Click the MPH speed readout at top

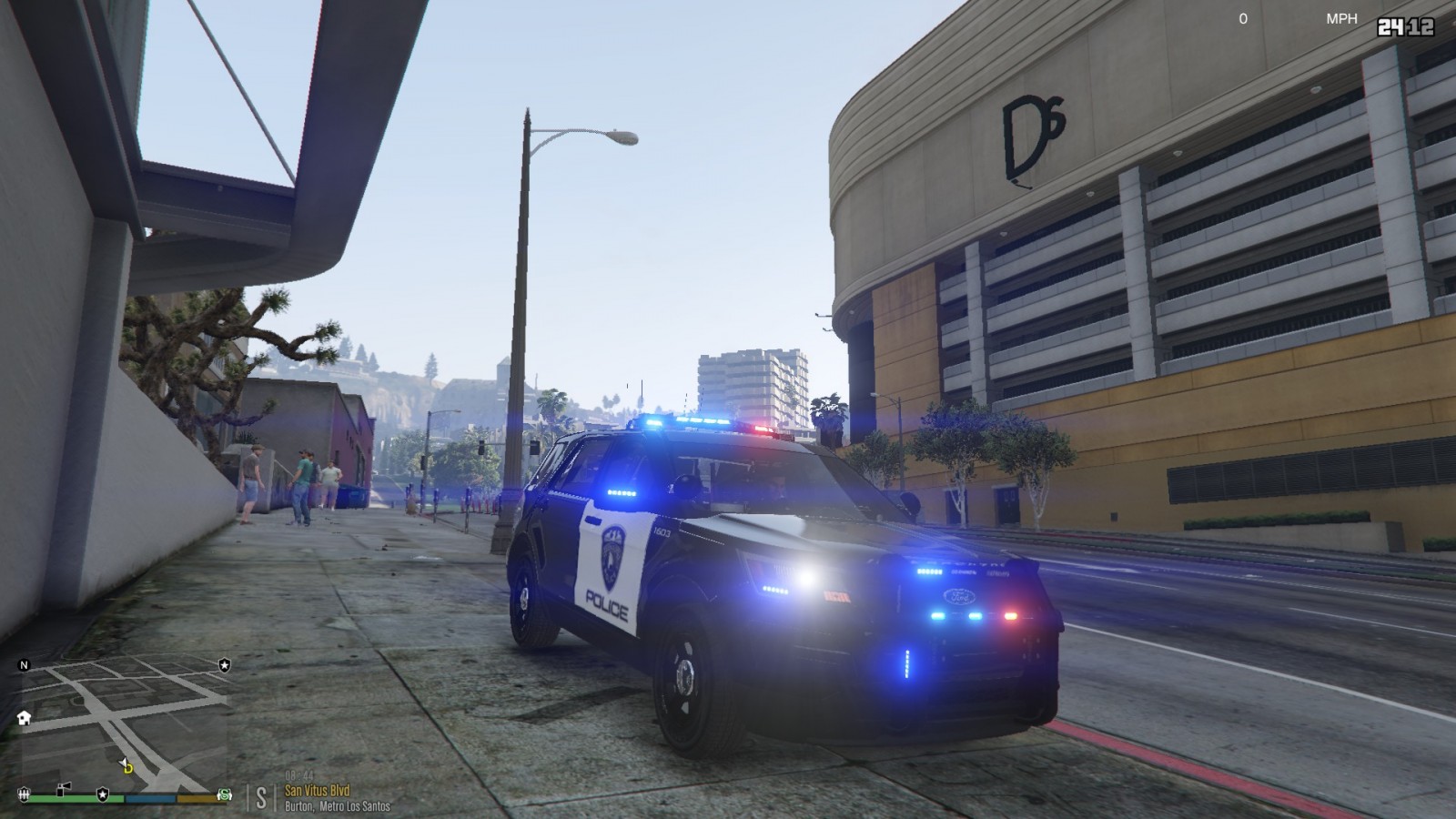(1342, 16)
